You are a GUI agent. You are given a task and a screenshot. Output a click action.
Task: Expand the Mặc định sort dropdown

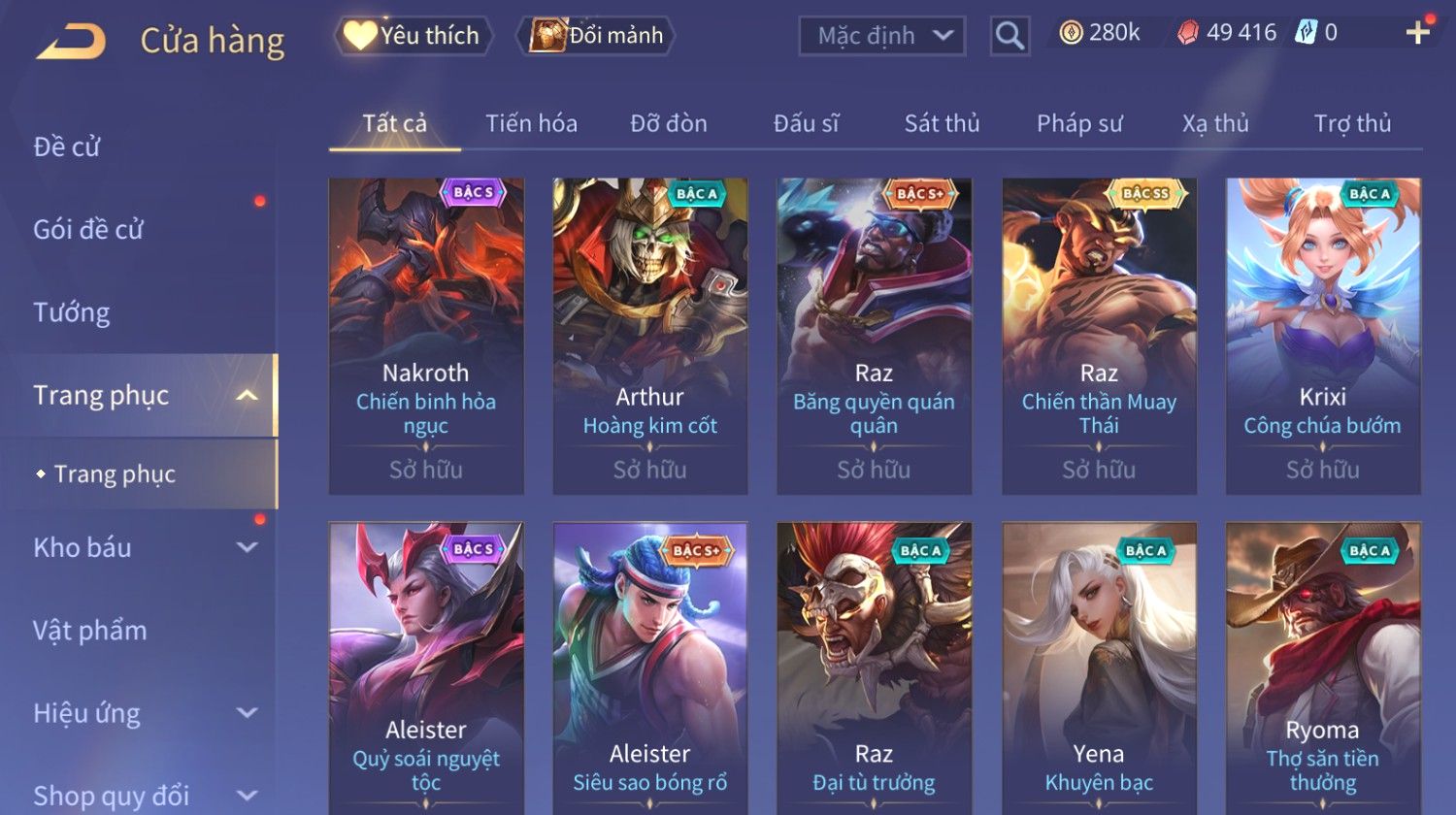881,36
